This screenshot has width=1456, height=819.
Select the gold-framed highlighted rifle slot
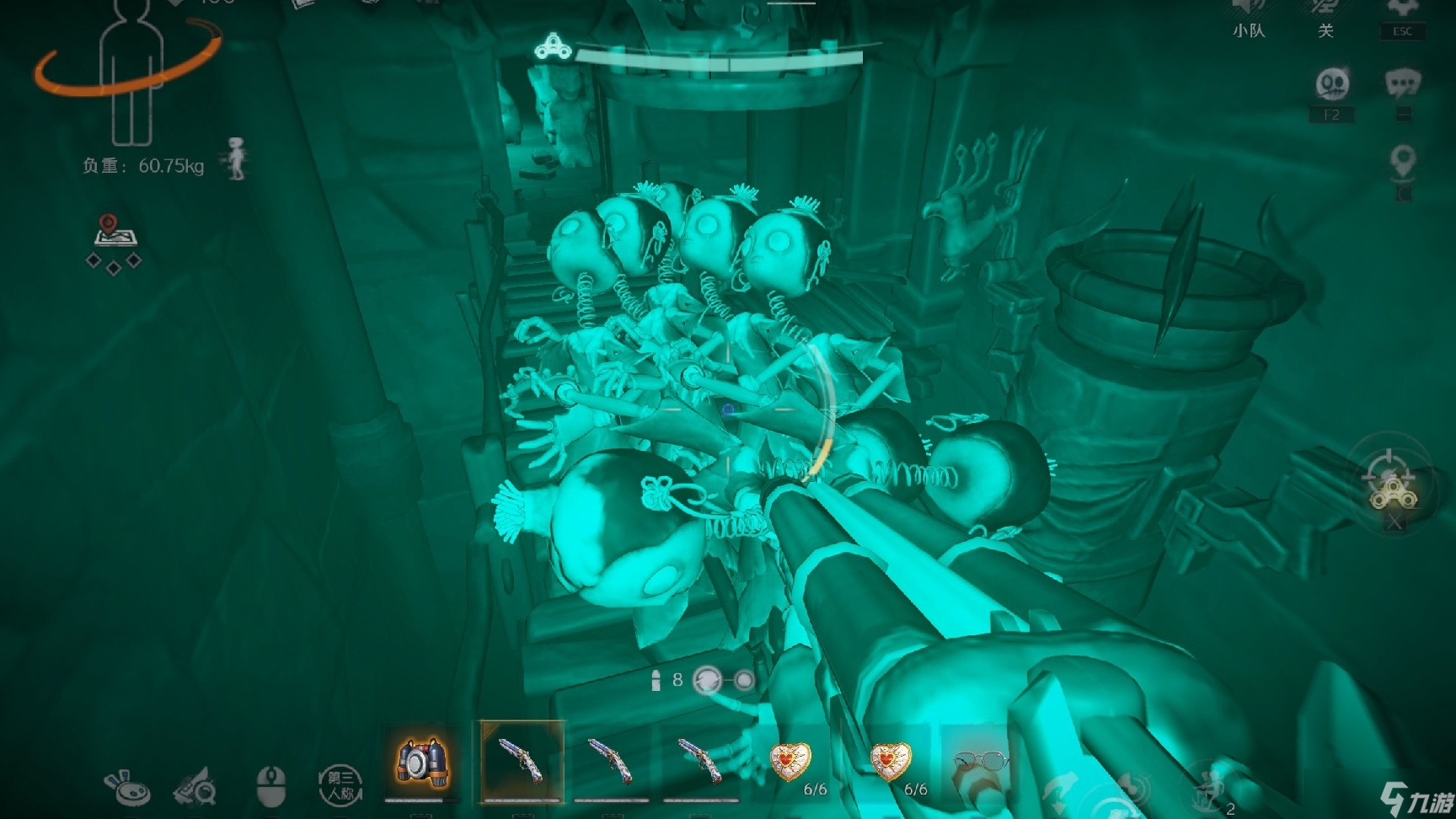pyautogui.click(x=522, y=762)
